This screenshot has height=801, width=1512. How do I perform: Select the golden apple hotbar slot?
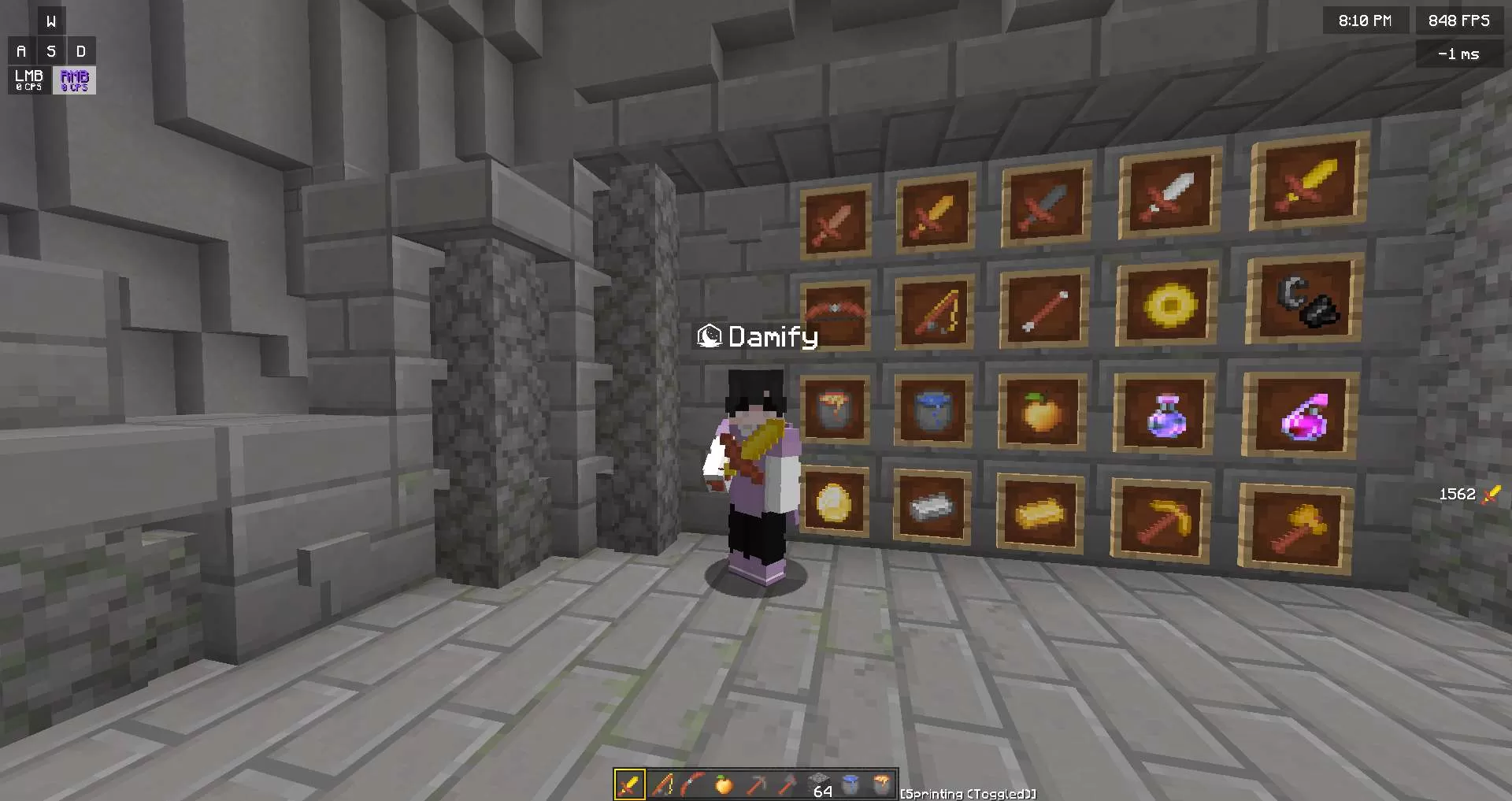tap(723, 784)
